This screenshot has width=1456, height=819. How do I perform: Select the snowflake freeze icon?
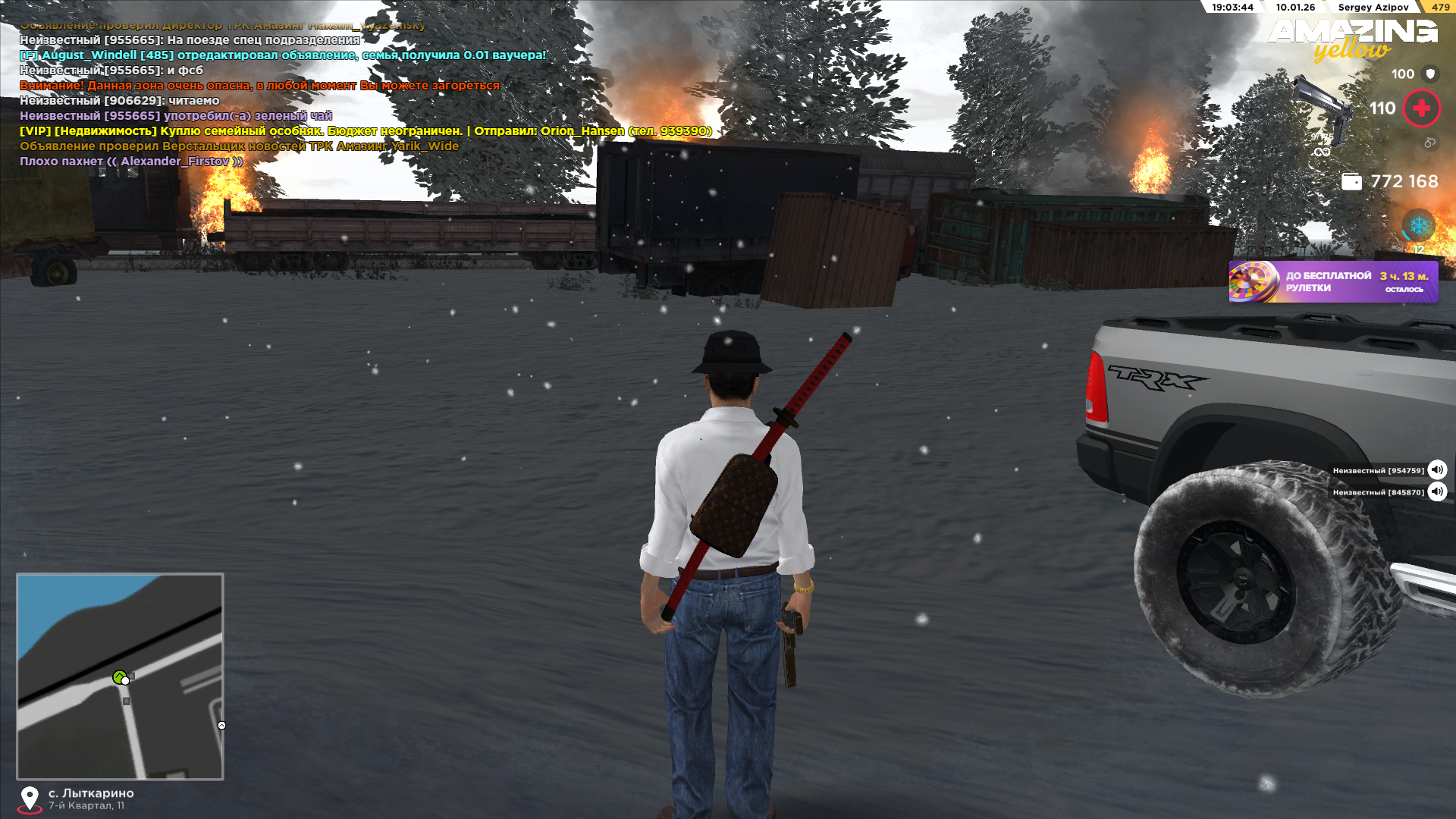point(1418,226)
